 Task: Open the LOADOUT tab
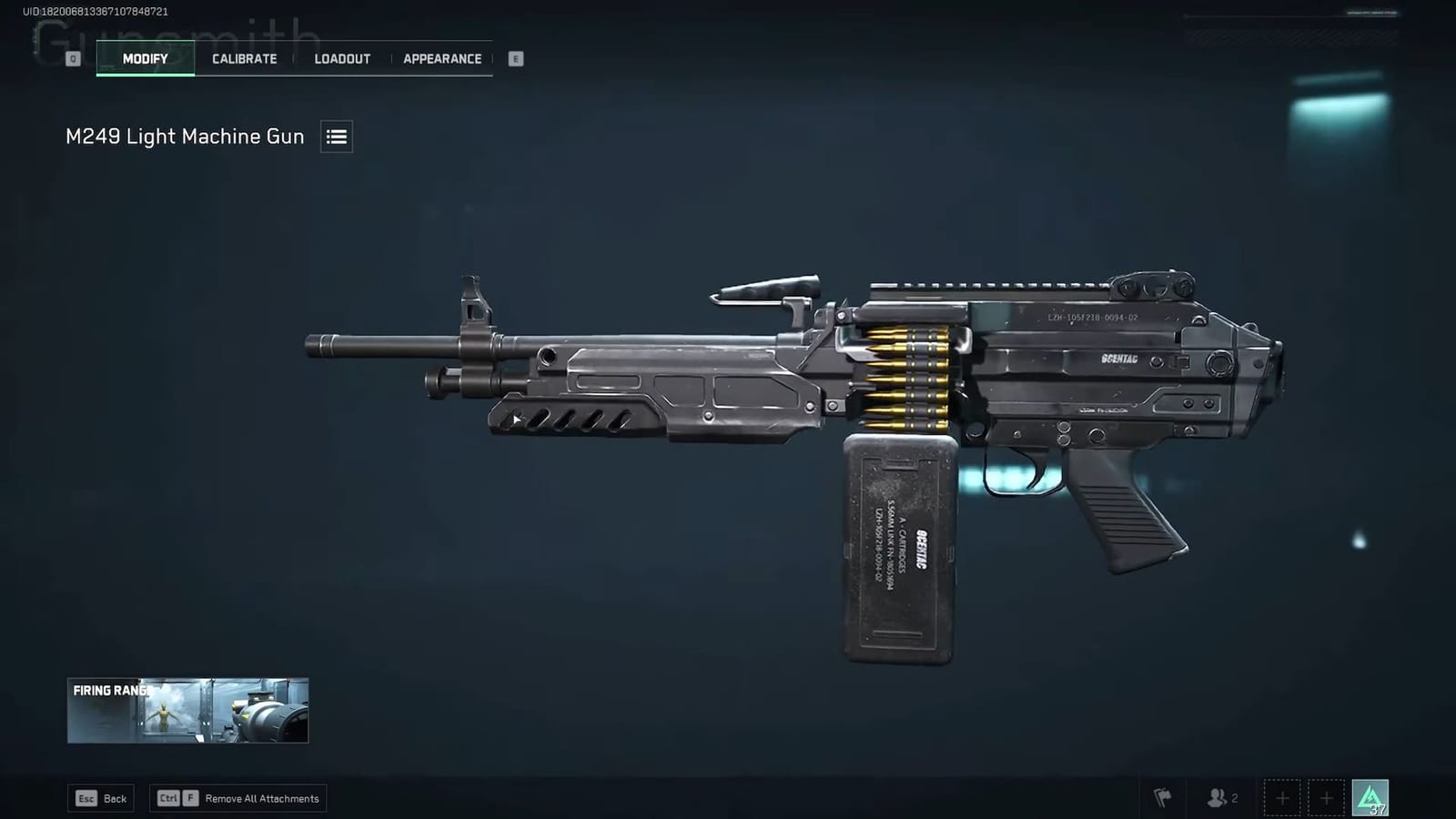(x=342, y=58)
